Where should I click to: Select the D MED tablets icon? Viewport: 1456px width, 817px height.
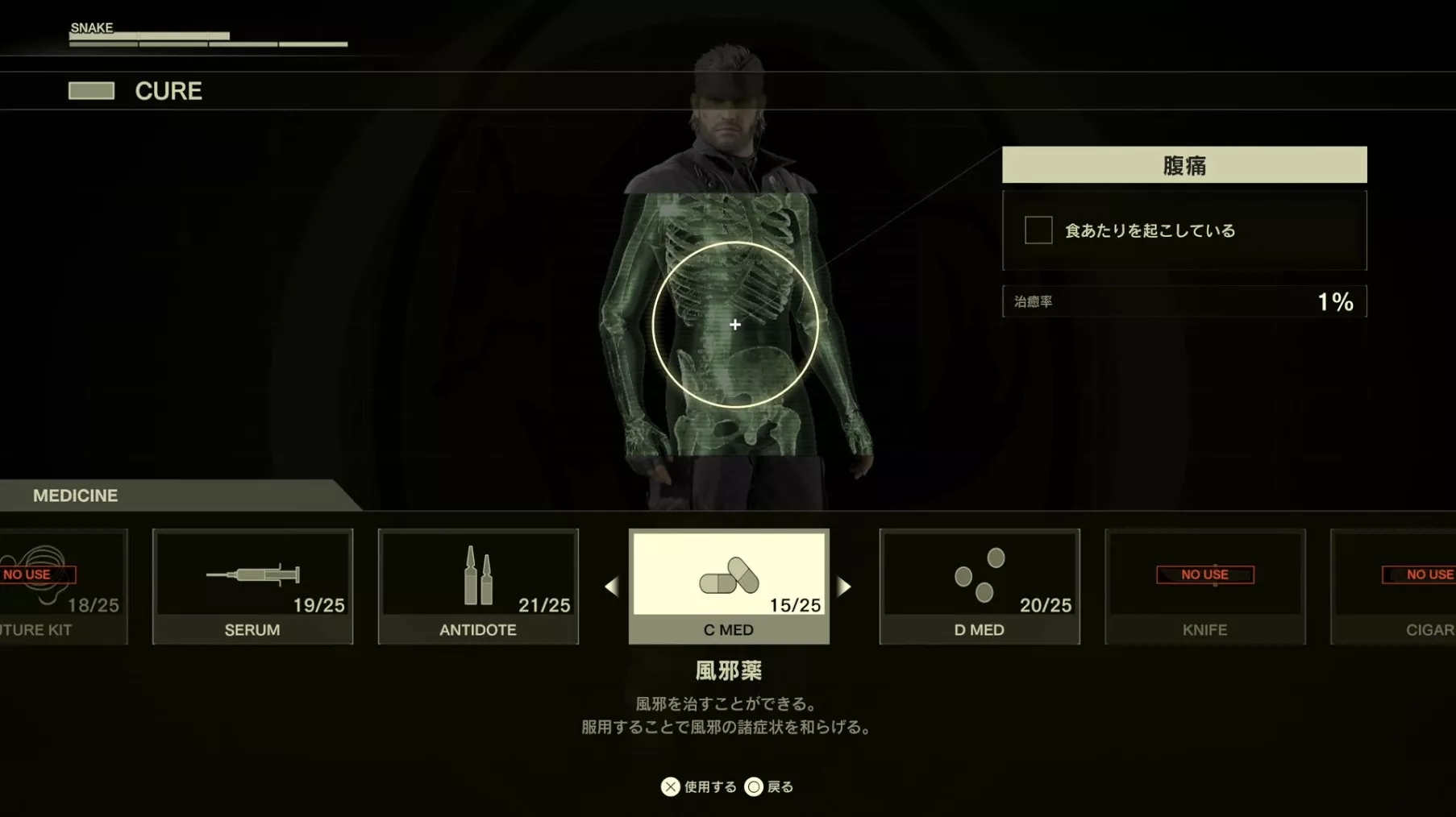coord(980,574)
